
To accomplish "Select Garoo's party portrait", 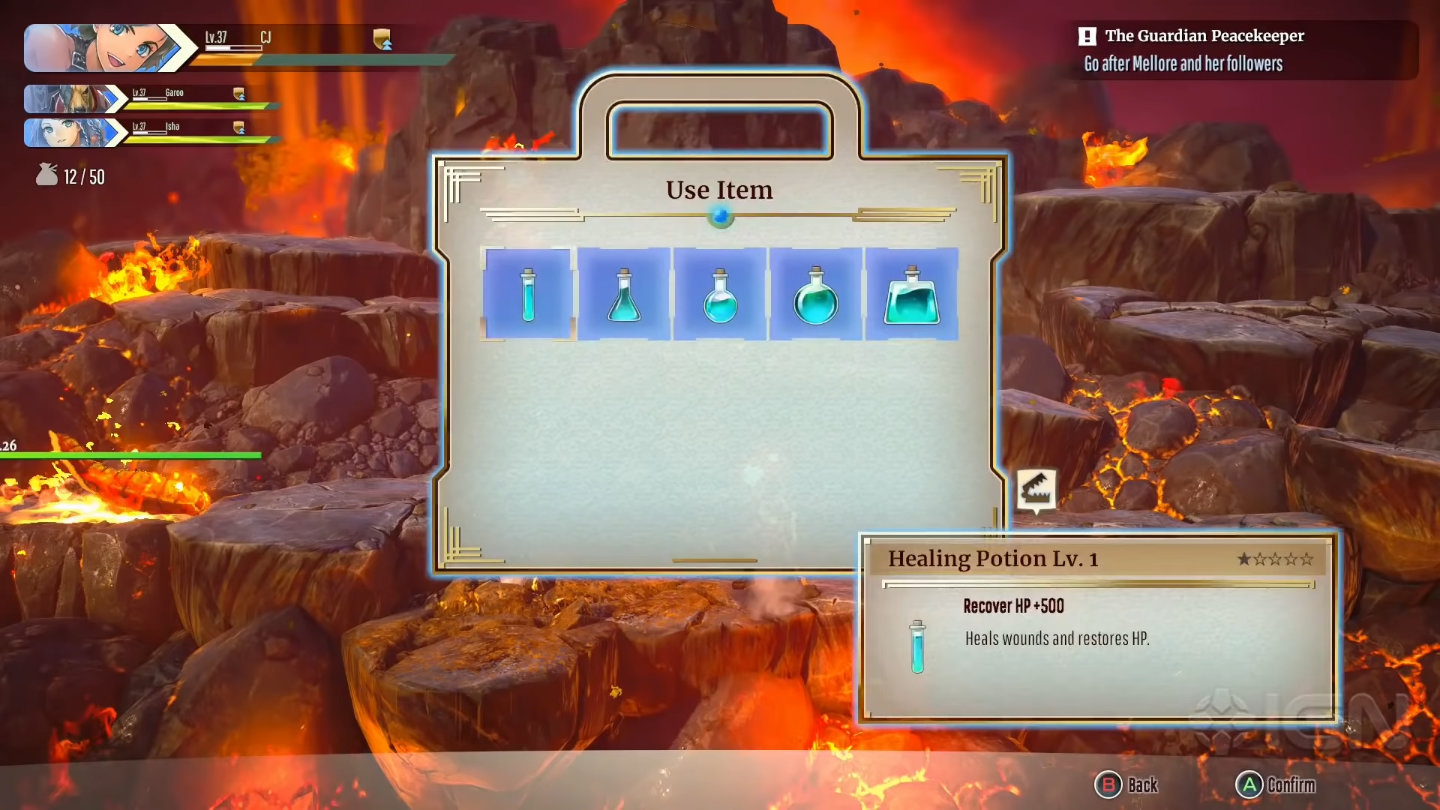I will tap(72, 99).
